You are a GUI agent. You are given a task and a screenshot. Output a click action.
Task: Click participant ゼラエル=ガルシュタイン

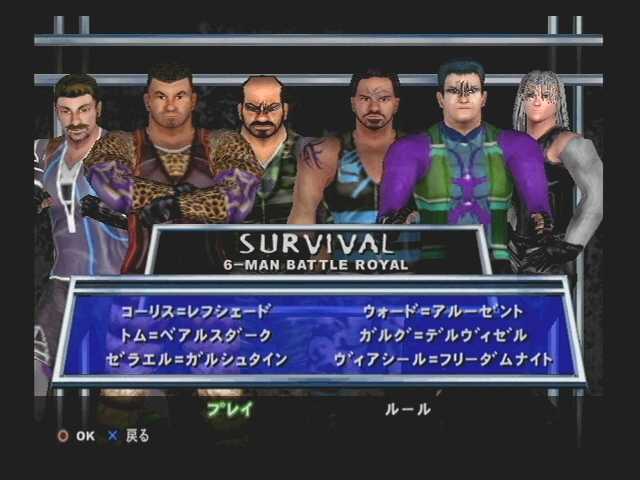[197, 359]
